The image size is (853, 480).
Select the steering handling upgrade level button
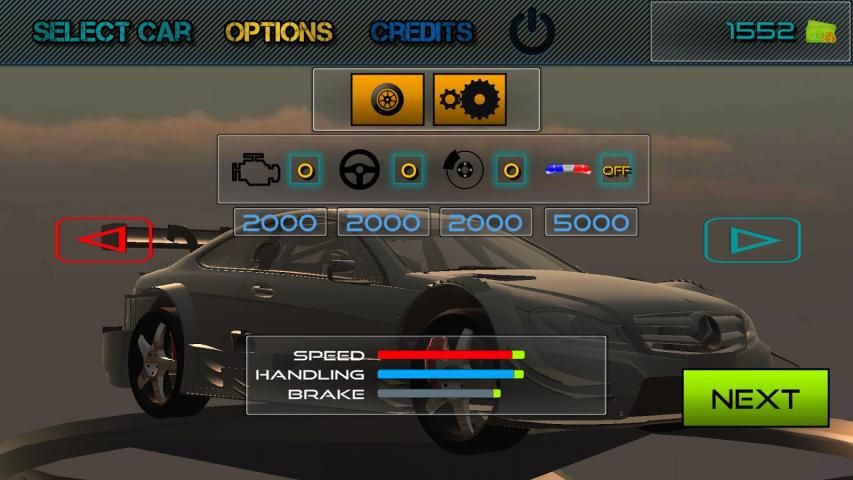tap(407, 169)
